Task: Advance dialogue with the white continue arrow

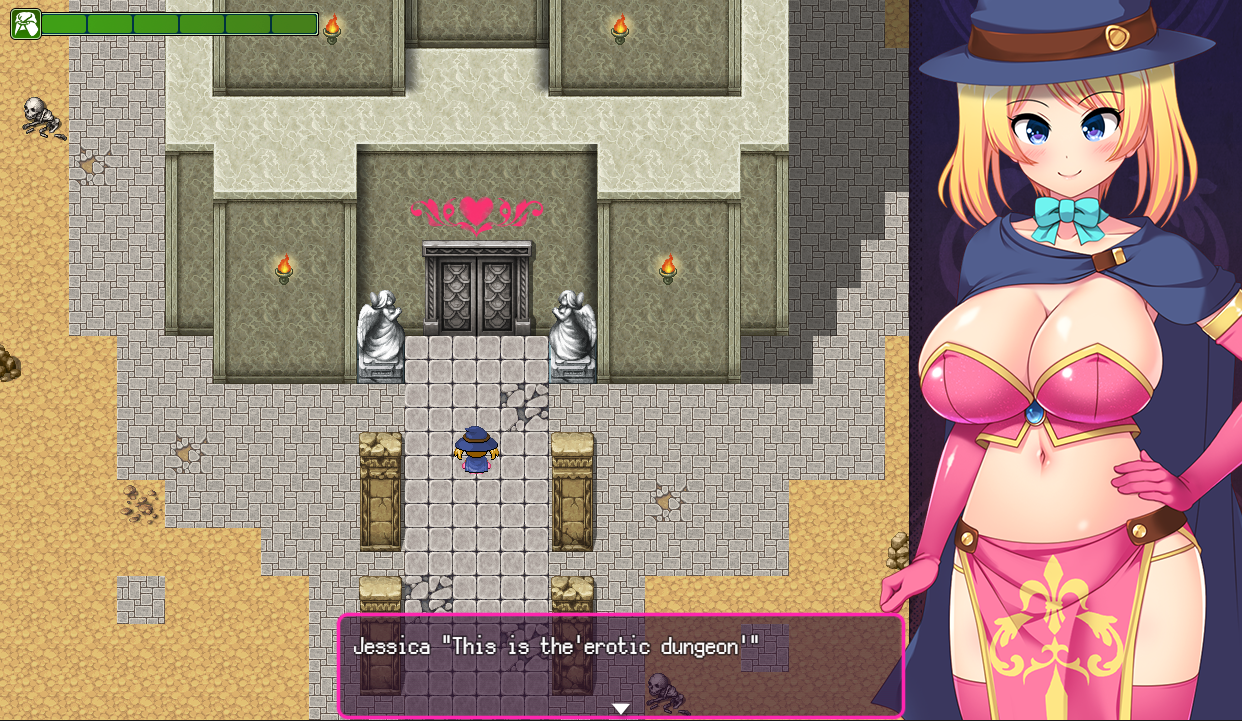Action: [621, 708]
